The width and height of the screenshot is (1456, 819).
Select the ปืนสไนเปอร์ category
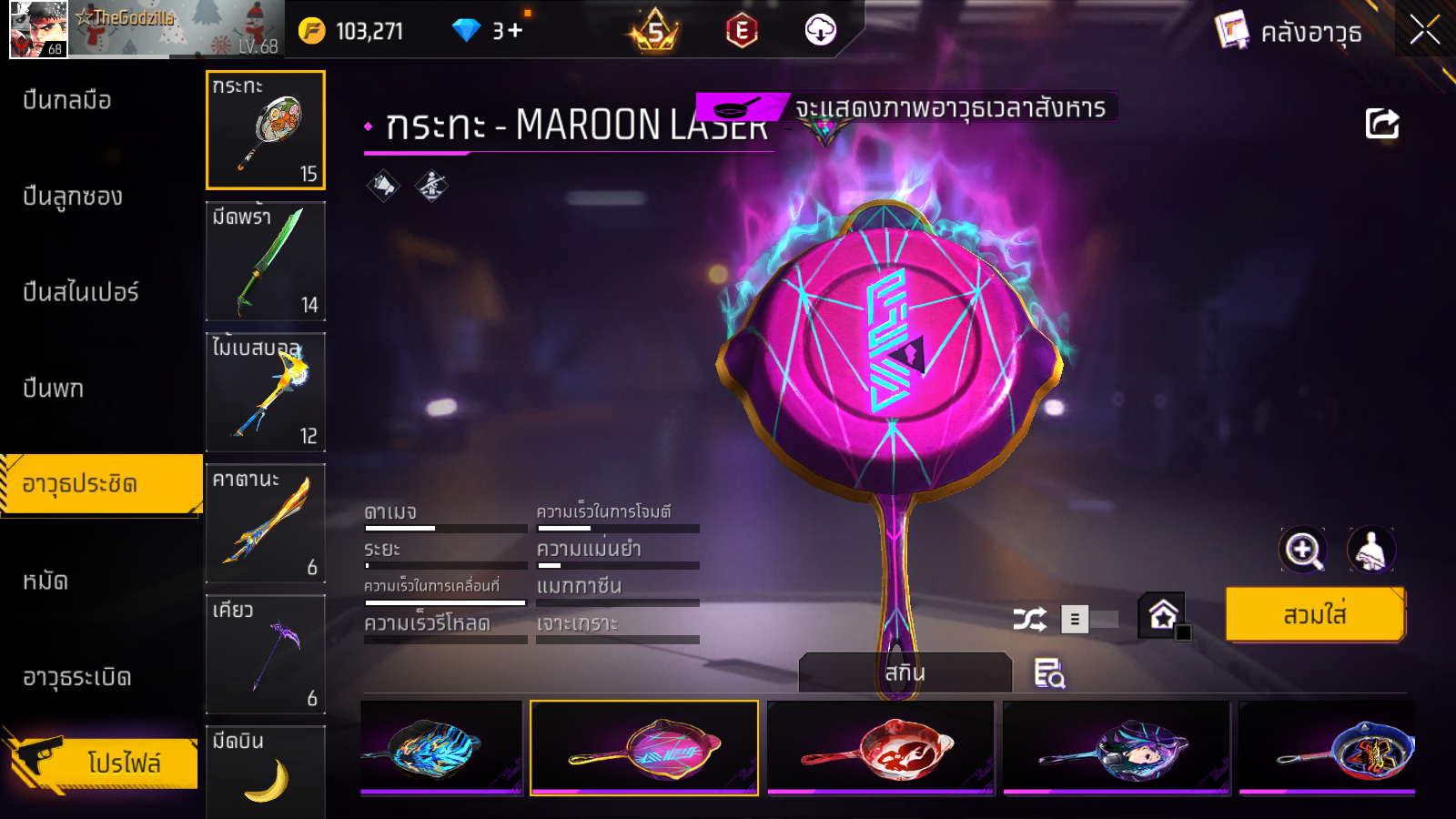point(81,292)
